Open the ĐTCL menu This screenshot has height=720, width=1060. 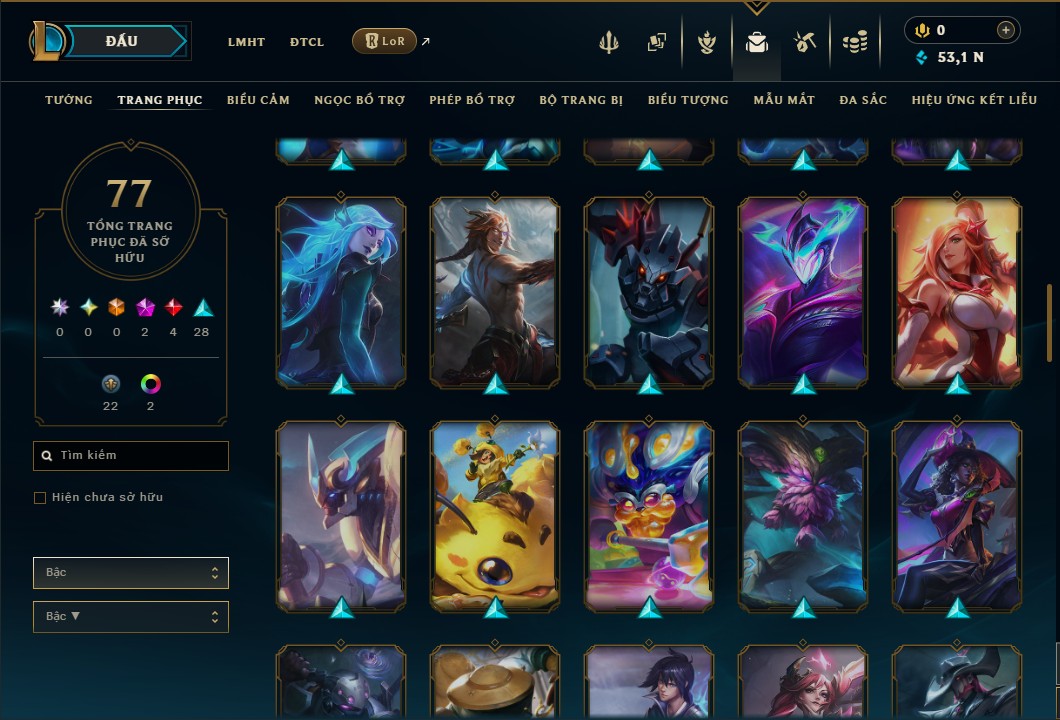(307, 42)
